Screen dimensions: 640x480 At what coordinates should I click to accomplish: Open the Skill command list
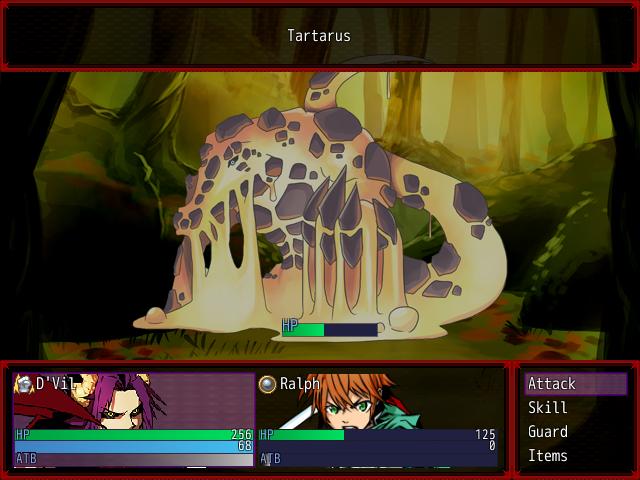(x=574, y=408)
